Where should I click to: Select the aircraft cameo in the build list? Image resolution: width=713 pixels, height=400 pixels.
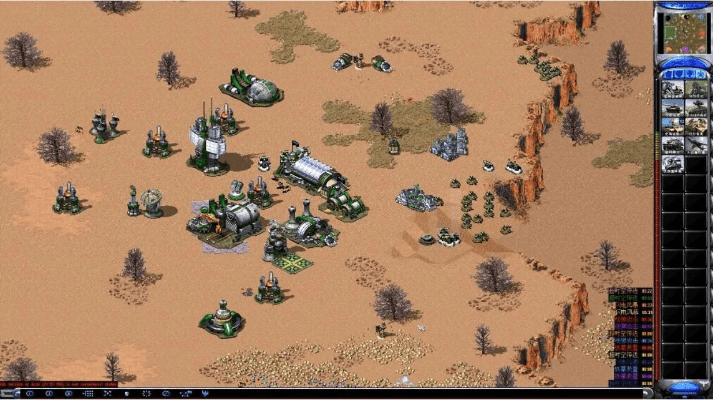point(694,146)
